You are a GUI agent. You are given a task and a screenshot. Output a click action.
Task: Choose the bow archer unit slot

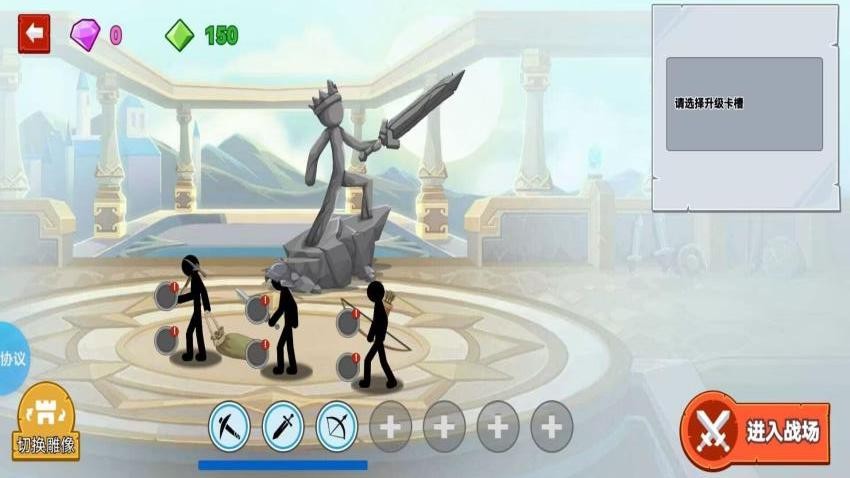click(336, 428)
